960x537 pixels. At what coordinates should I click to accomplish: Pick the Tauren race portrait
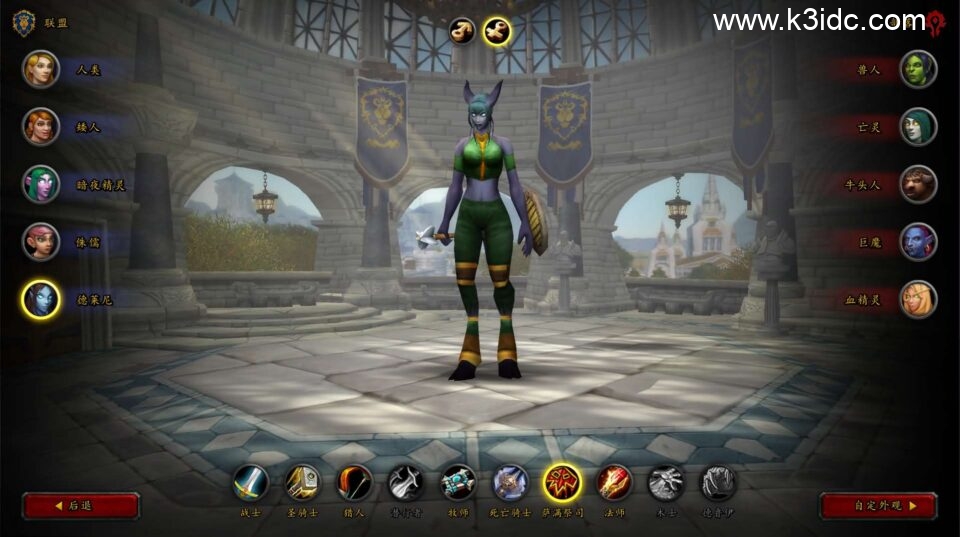pos(918,184)
